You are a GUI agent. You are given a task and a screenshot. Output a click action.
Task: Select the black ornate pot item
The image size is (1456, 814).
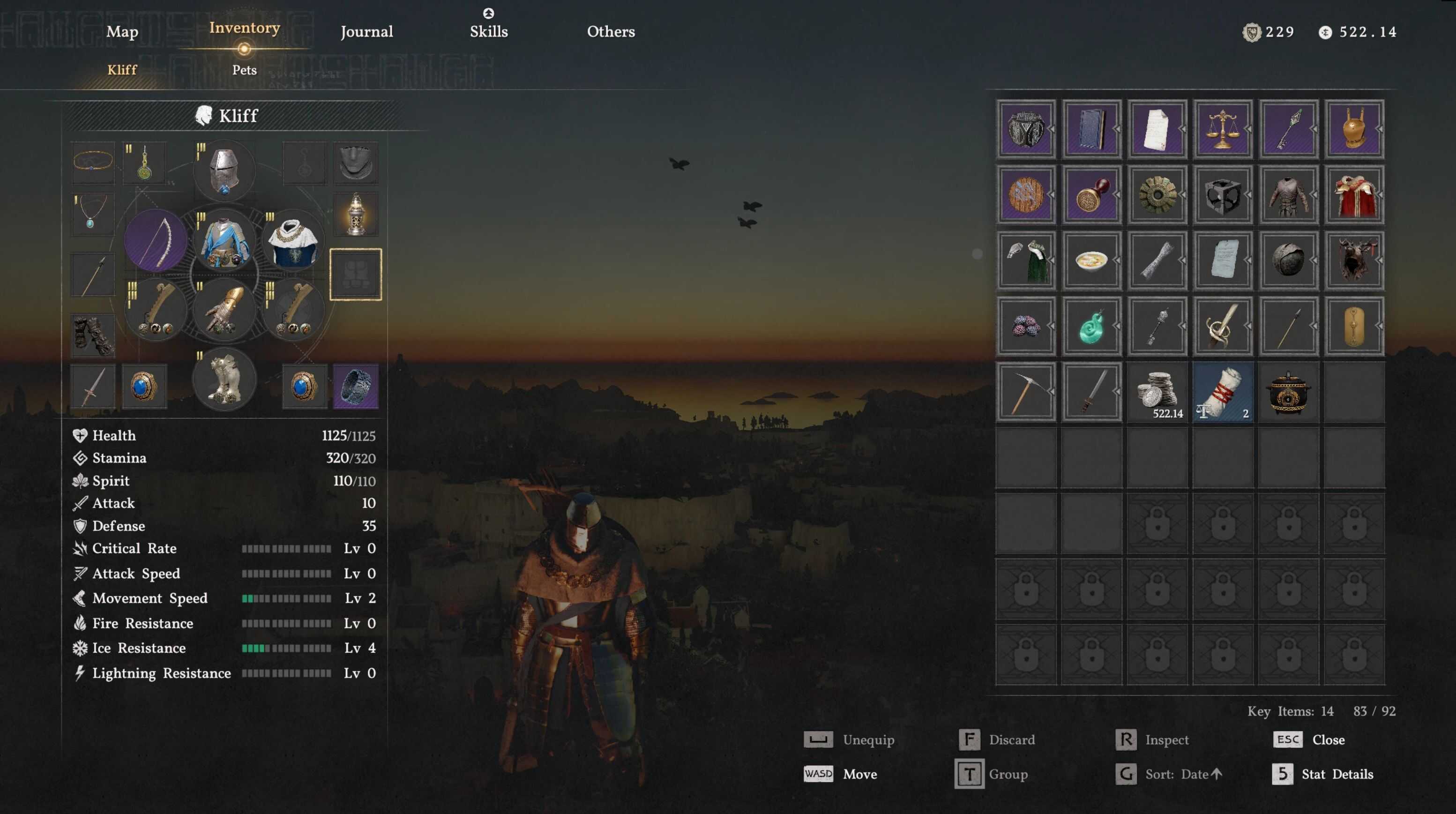1288,392
